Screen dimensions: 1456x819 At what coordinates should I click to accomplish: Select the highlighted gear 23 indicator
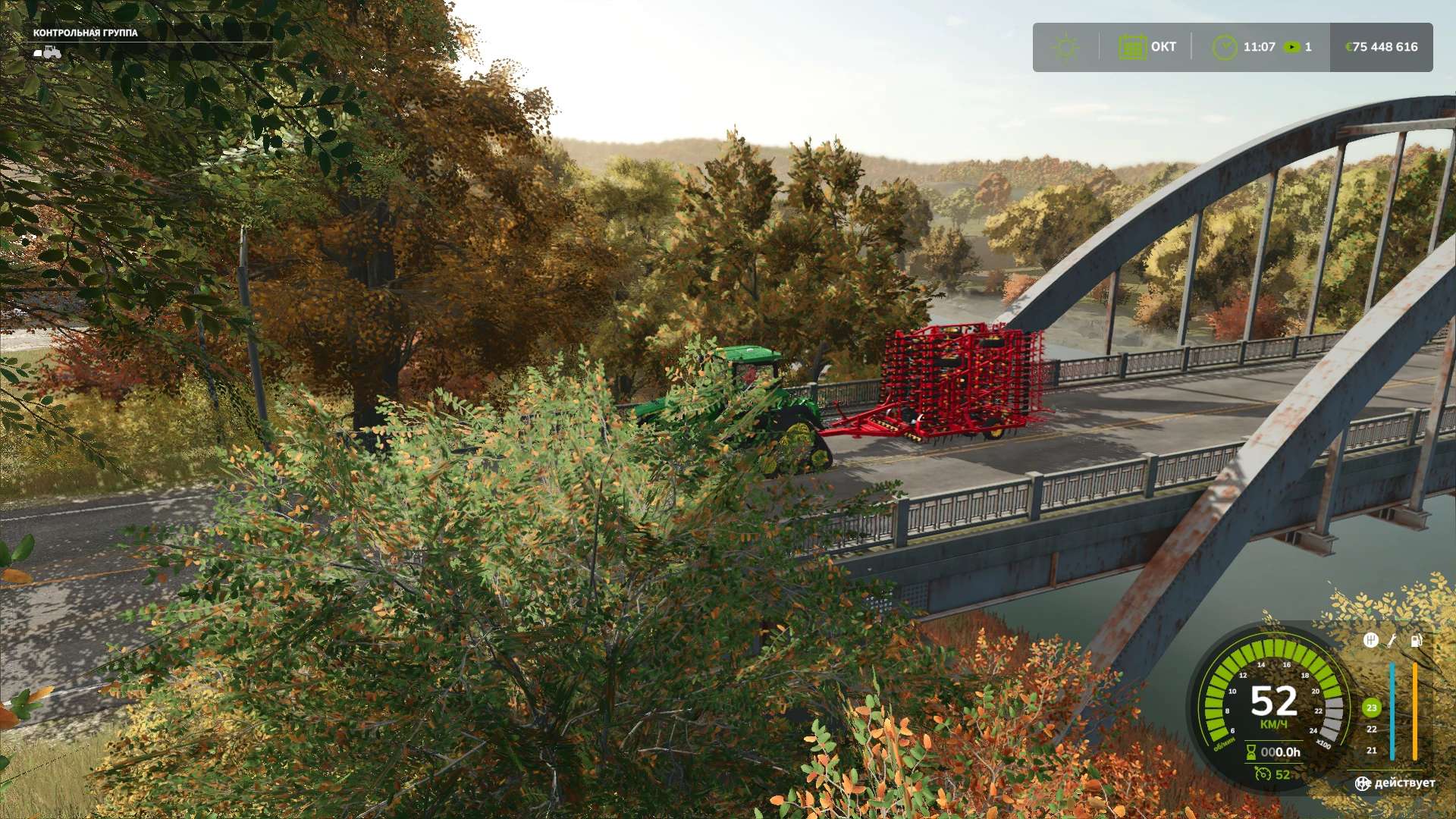1371,708
